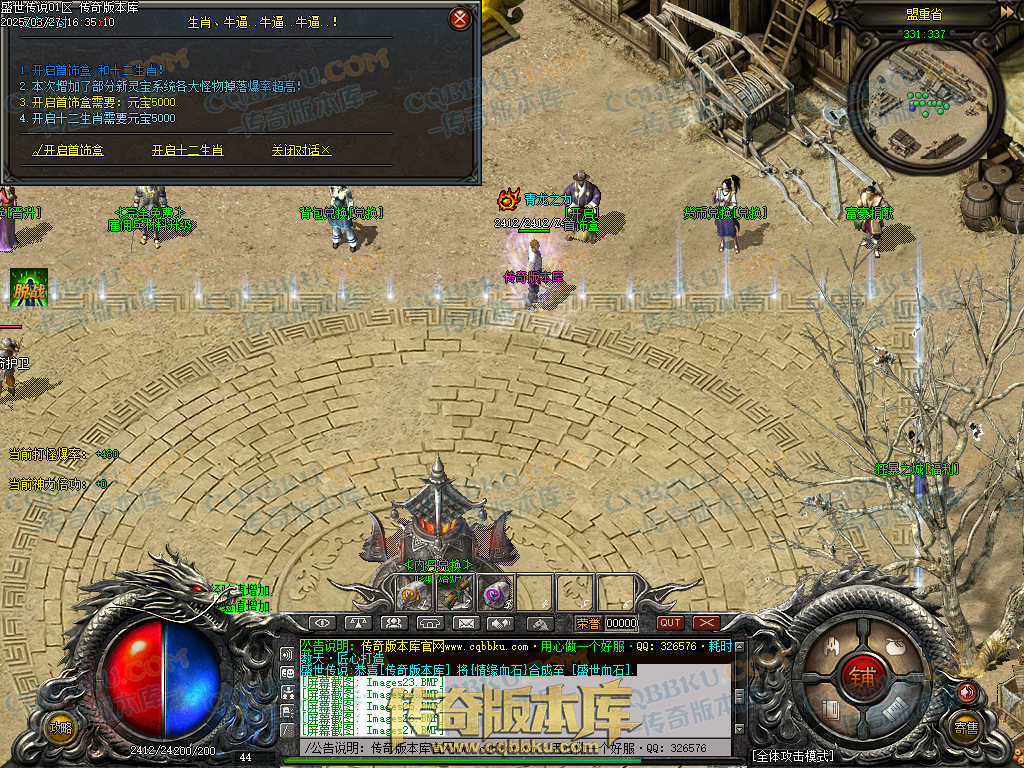Select the 开启十二生肖 dialogue option

[x=187, y=150]
